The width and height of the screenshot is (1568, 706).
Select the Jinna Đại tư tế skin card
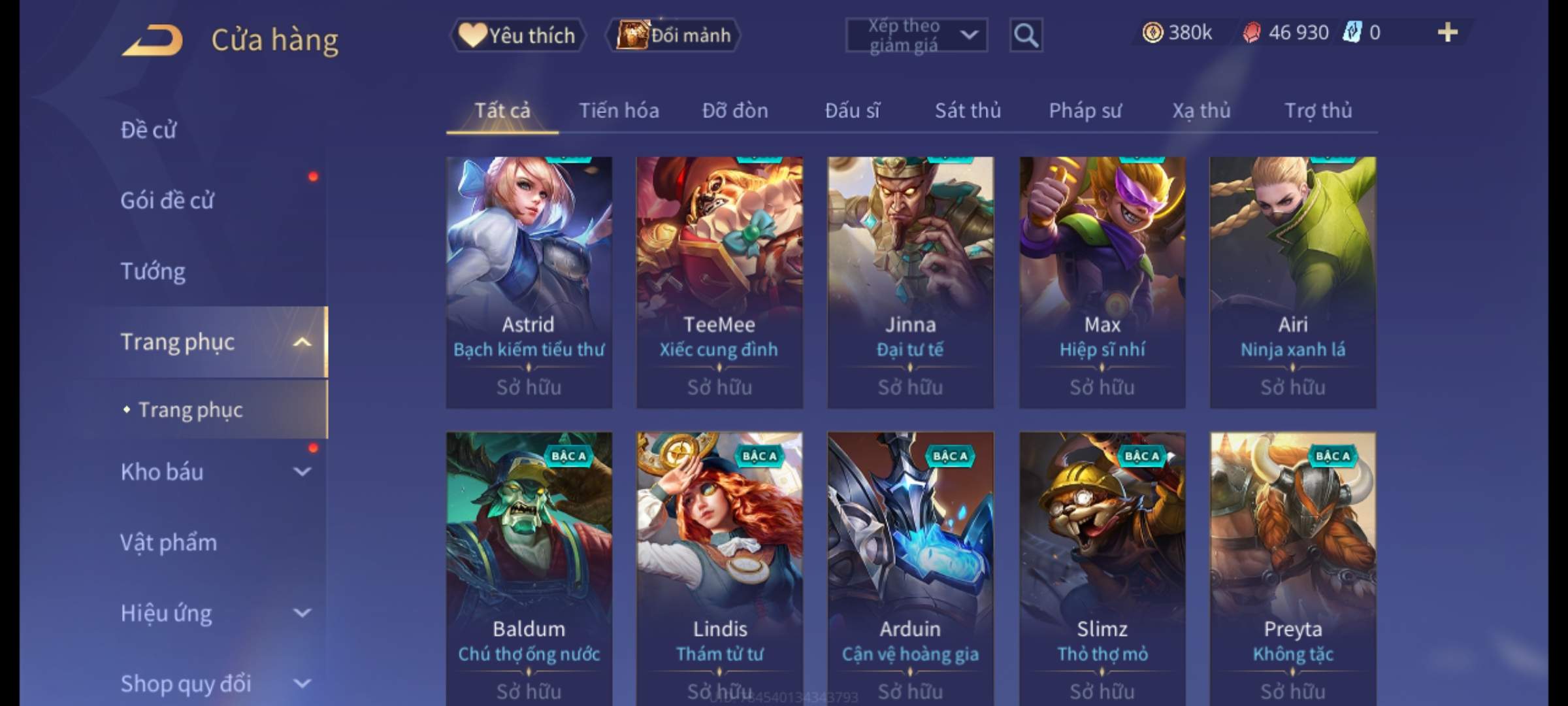click(910, 281)
